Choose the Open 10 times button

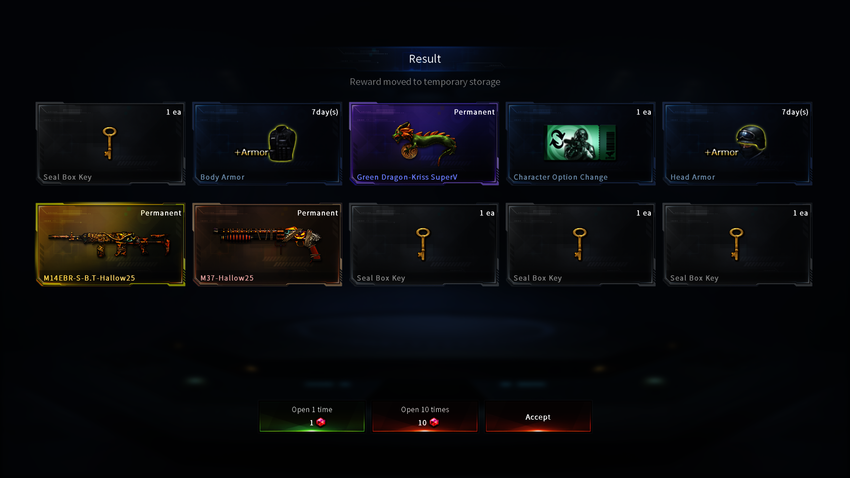pos(425,416)
